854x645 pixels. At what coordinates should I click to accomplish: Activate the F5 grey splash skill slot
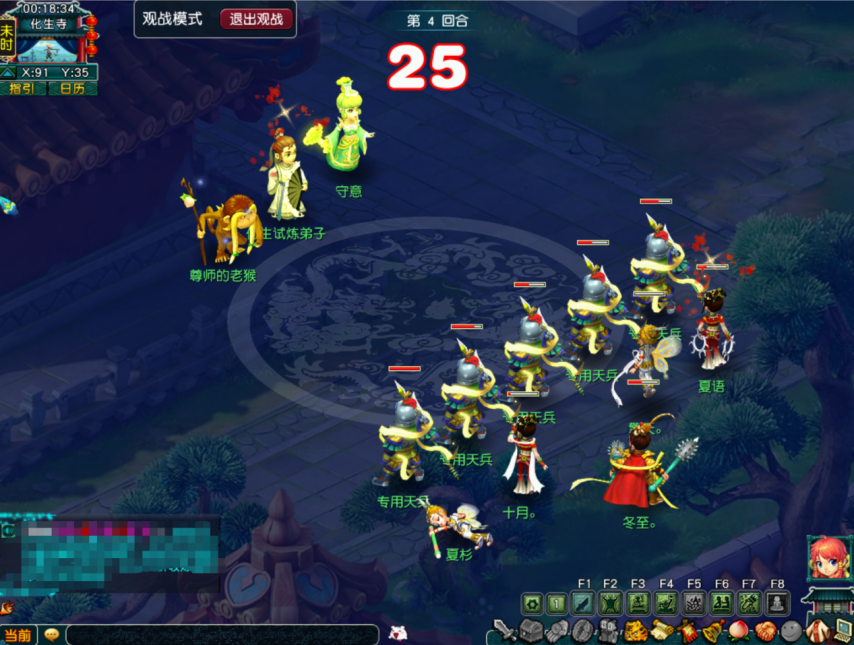click(x=695, y=603)
